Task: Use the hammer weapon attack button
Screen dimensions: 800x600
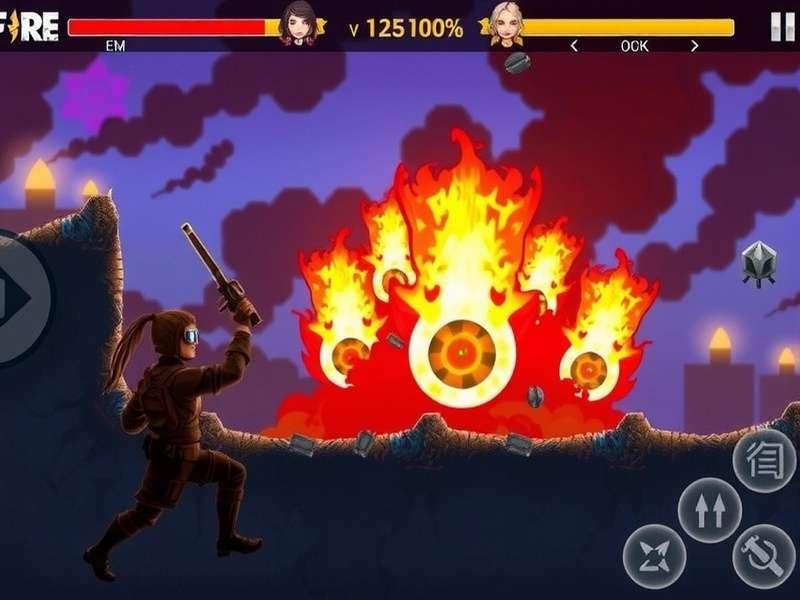Action: pyautogui.click(x=764, y=556)
